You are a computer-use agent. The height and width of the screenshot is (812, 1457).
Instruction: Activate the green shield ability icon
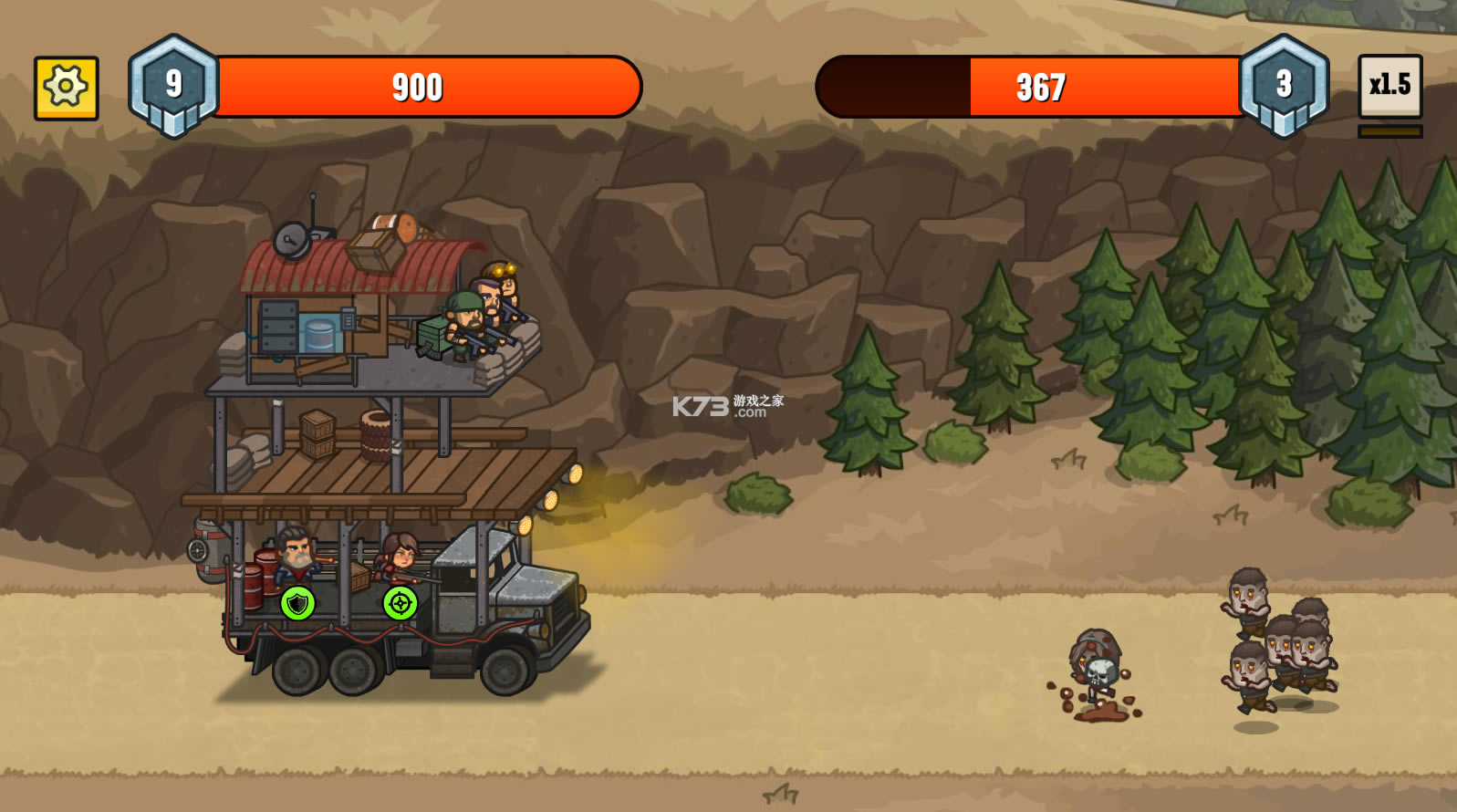[x=297, y=603]
